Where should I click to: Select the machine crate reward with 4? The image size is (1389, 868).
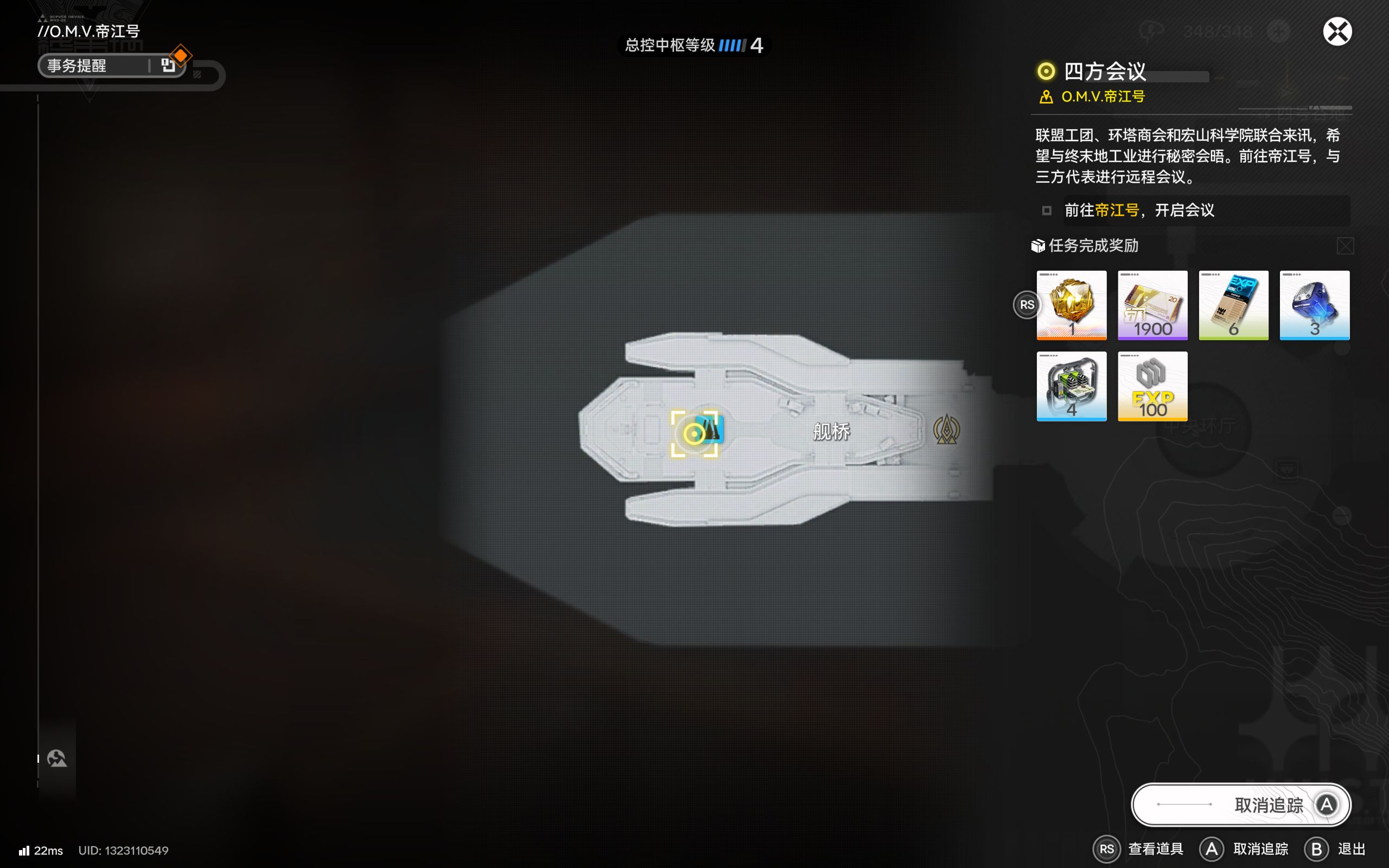[x=1071, y=386]
